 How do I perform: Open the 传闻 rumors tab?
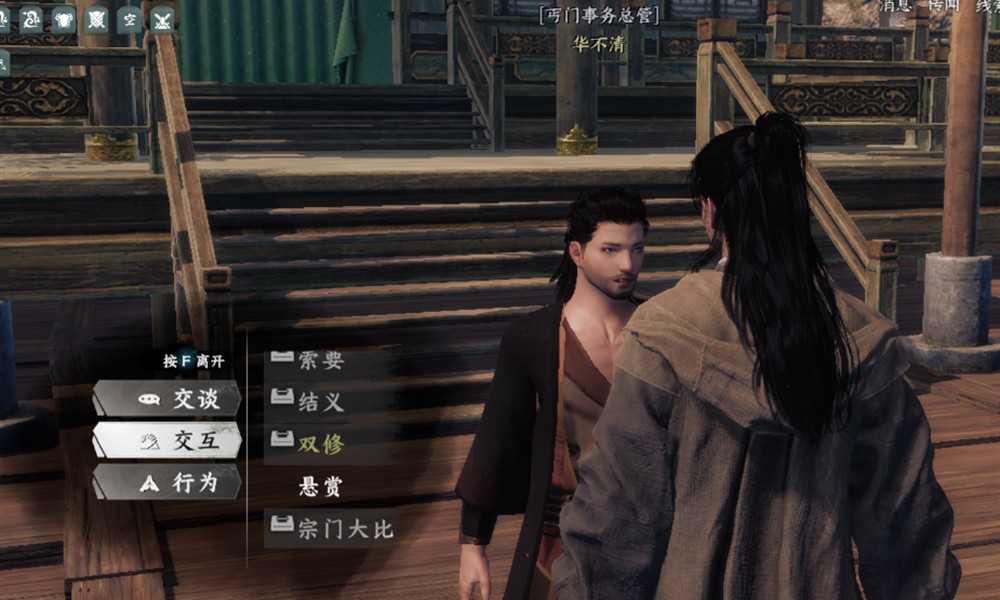coord(945,6)
